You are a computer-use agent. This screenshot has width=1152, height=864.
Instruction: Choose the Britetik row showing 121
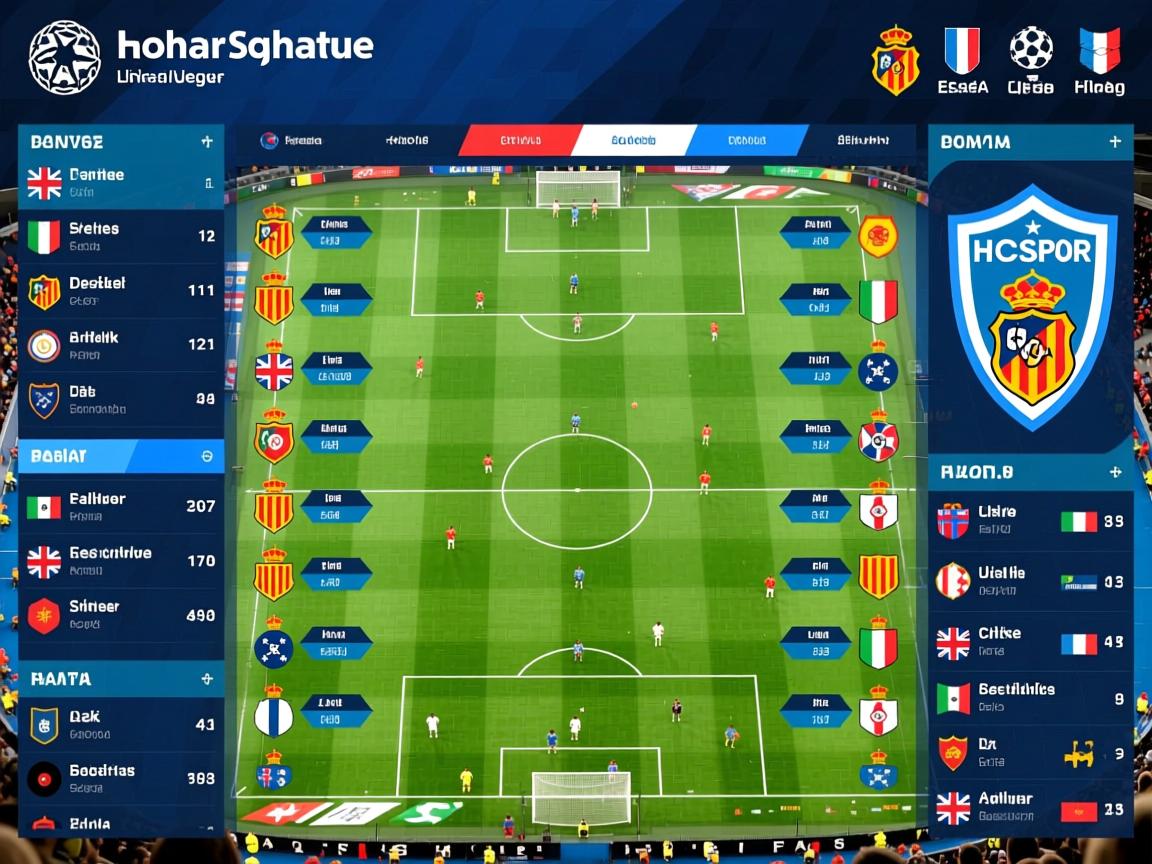[x=120, y=345]
